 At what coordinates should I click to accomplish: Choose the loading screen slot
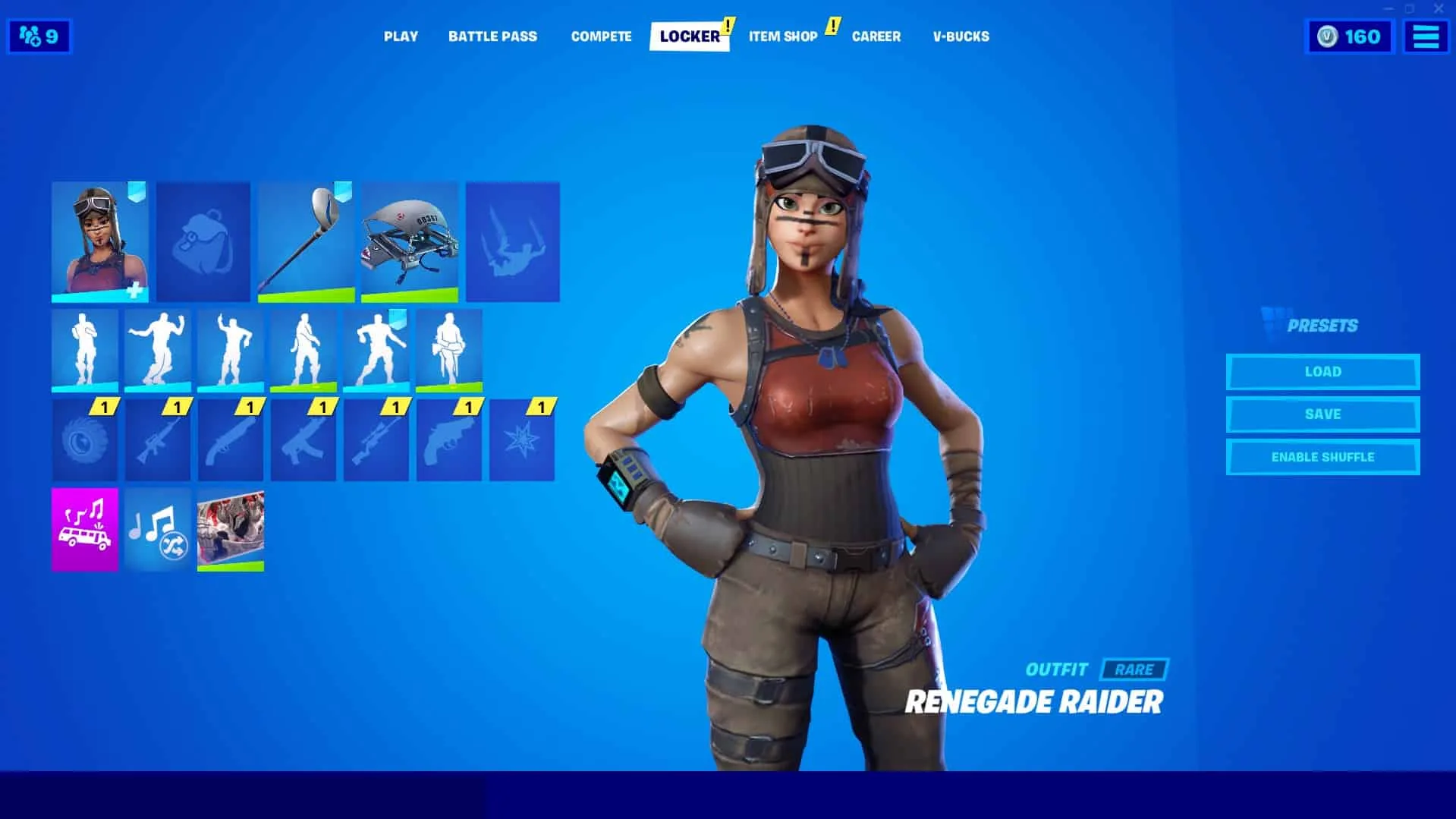click(231, 529)
